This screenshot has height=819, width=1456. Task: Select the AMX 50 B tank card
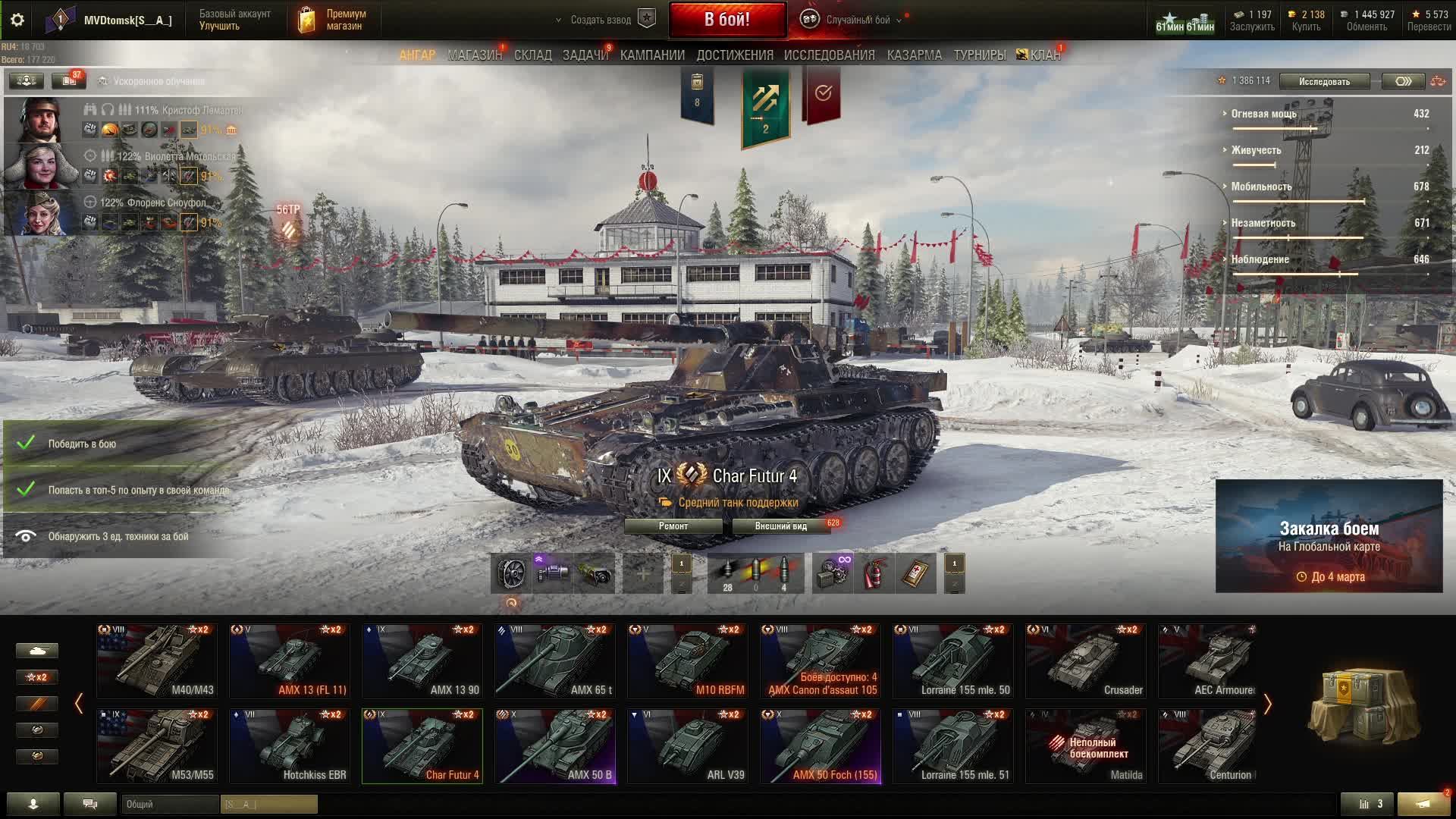(x=555, y=746)
